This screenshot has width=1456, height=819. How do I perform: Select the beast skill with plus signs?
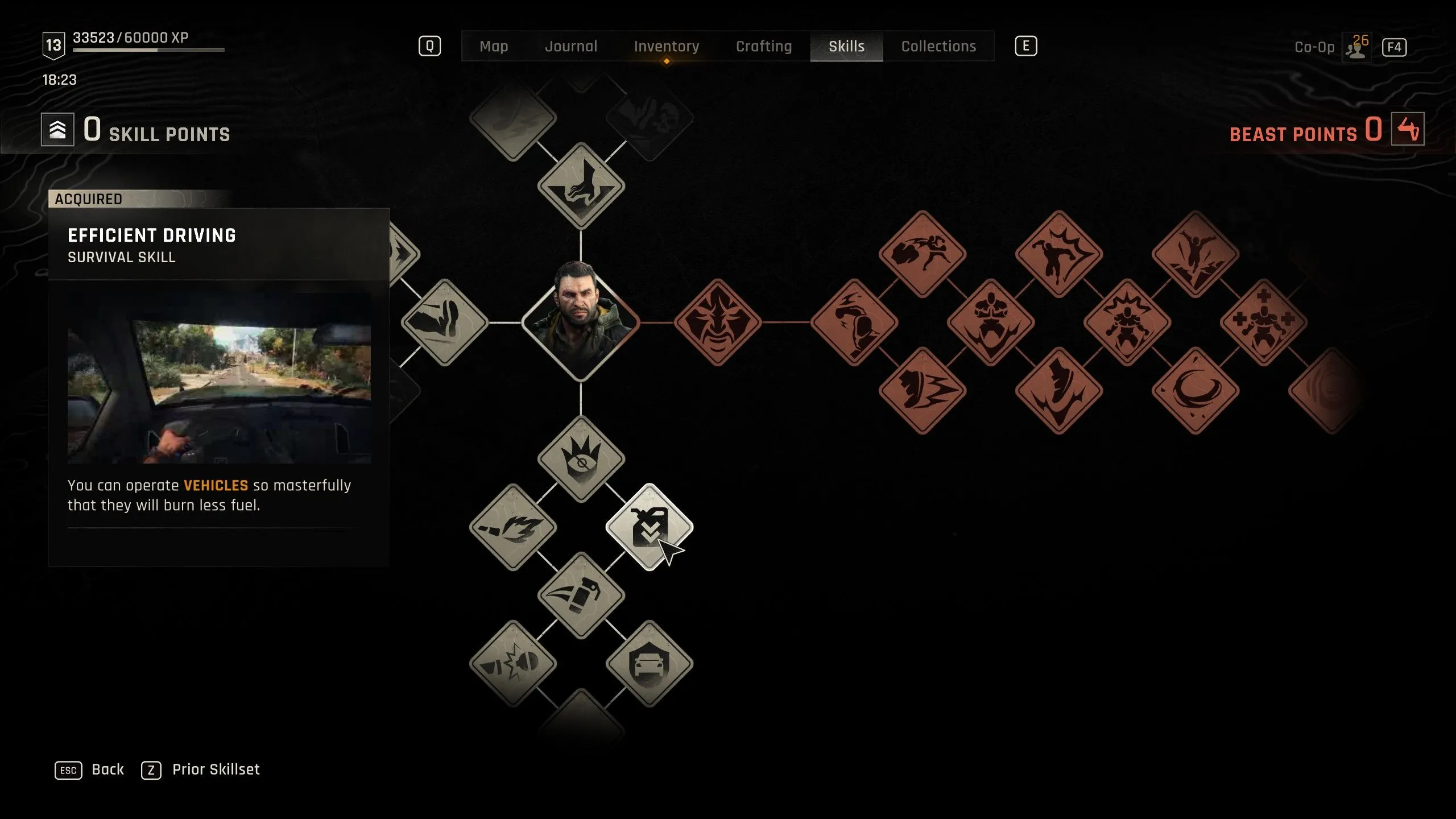1263,322
